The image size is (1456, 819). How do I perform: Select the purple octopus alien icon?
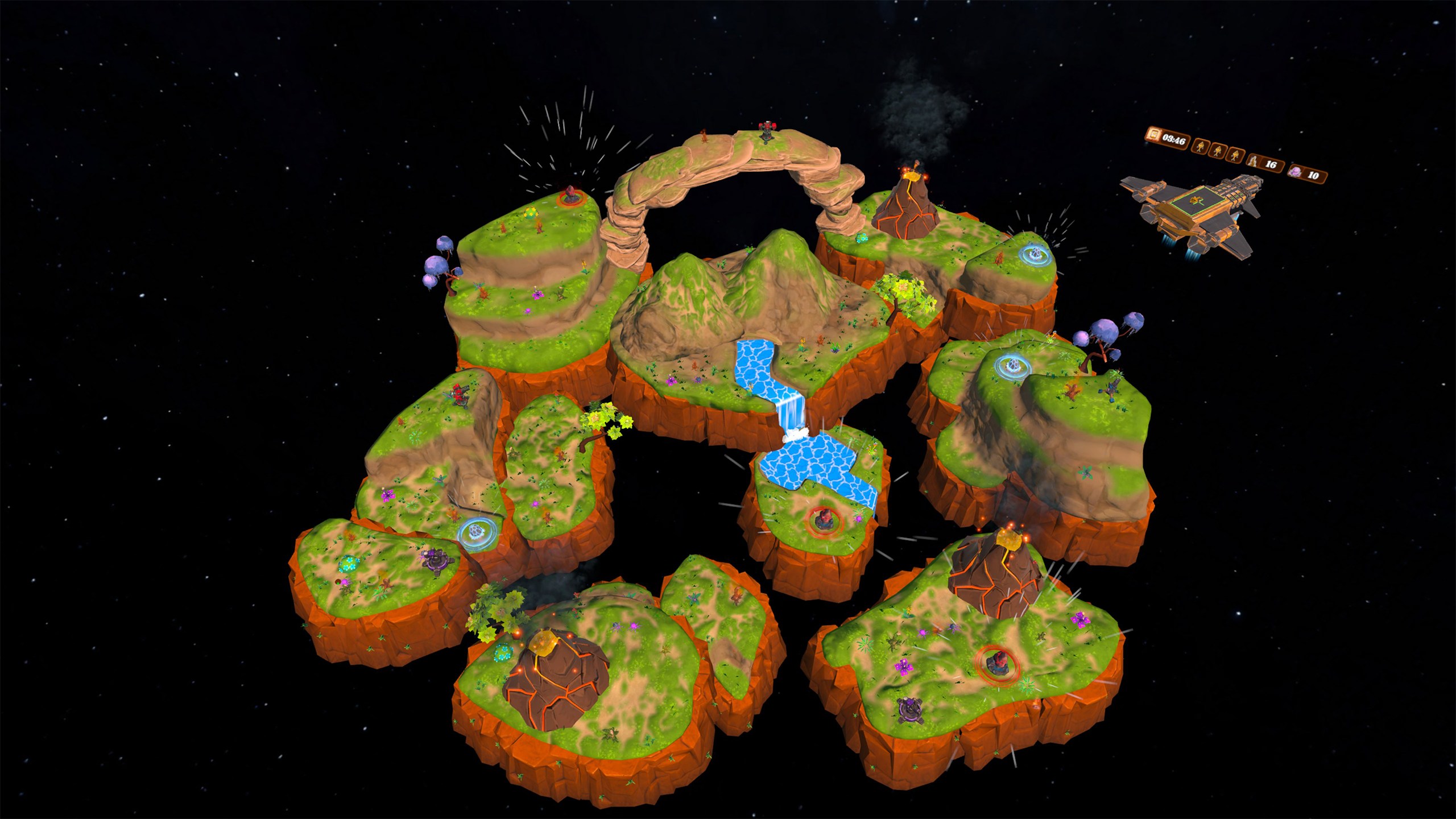[1295, 171]
